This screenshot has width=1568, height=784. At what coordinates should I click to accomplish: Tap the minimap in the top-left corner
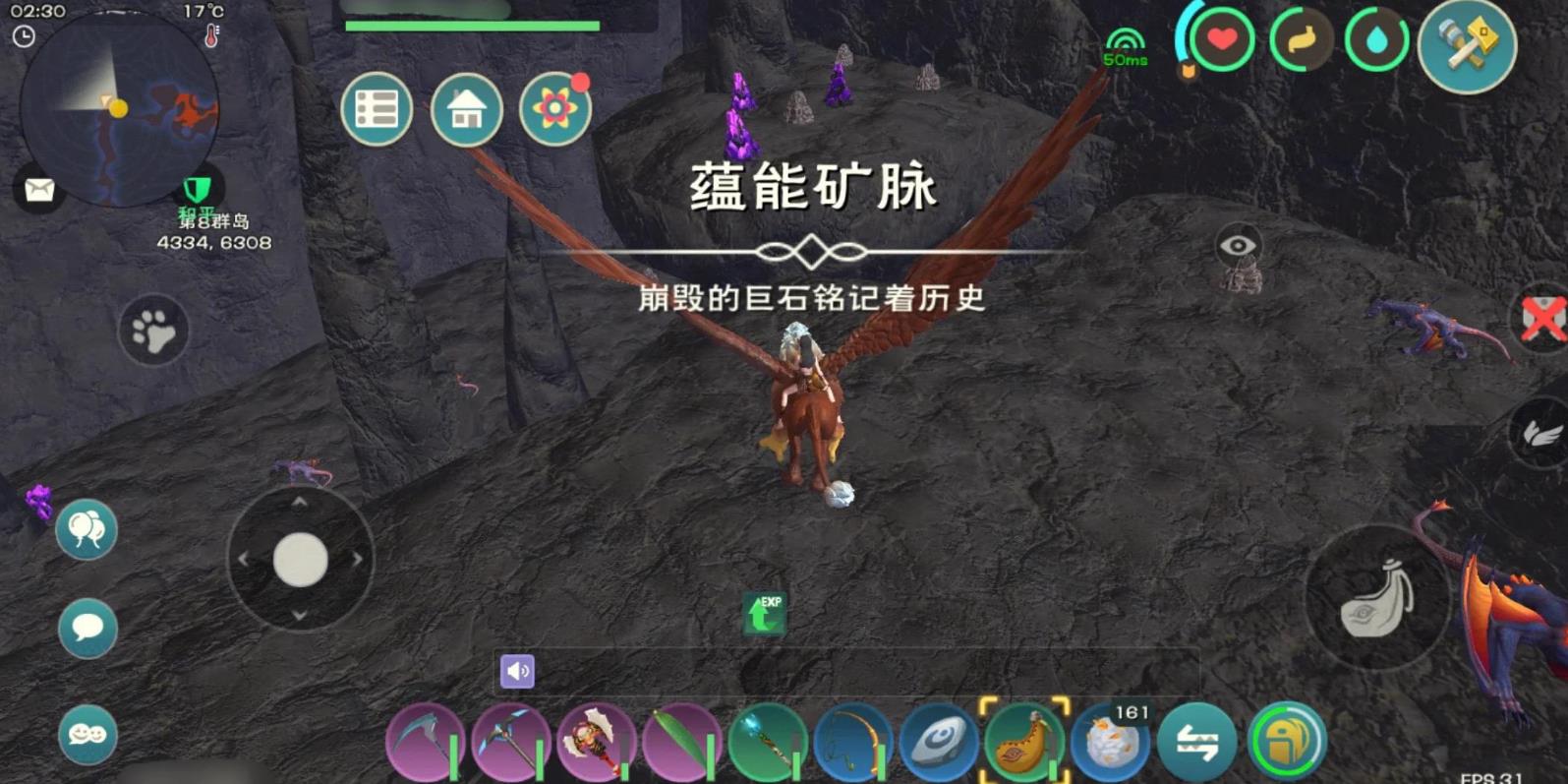(118, 108)
